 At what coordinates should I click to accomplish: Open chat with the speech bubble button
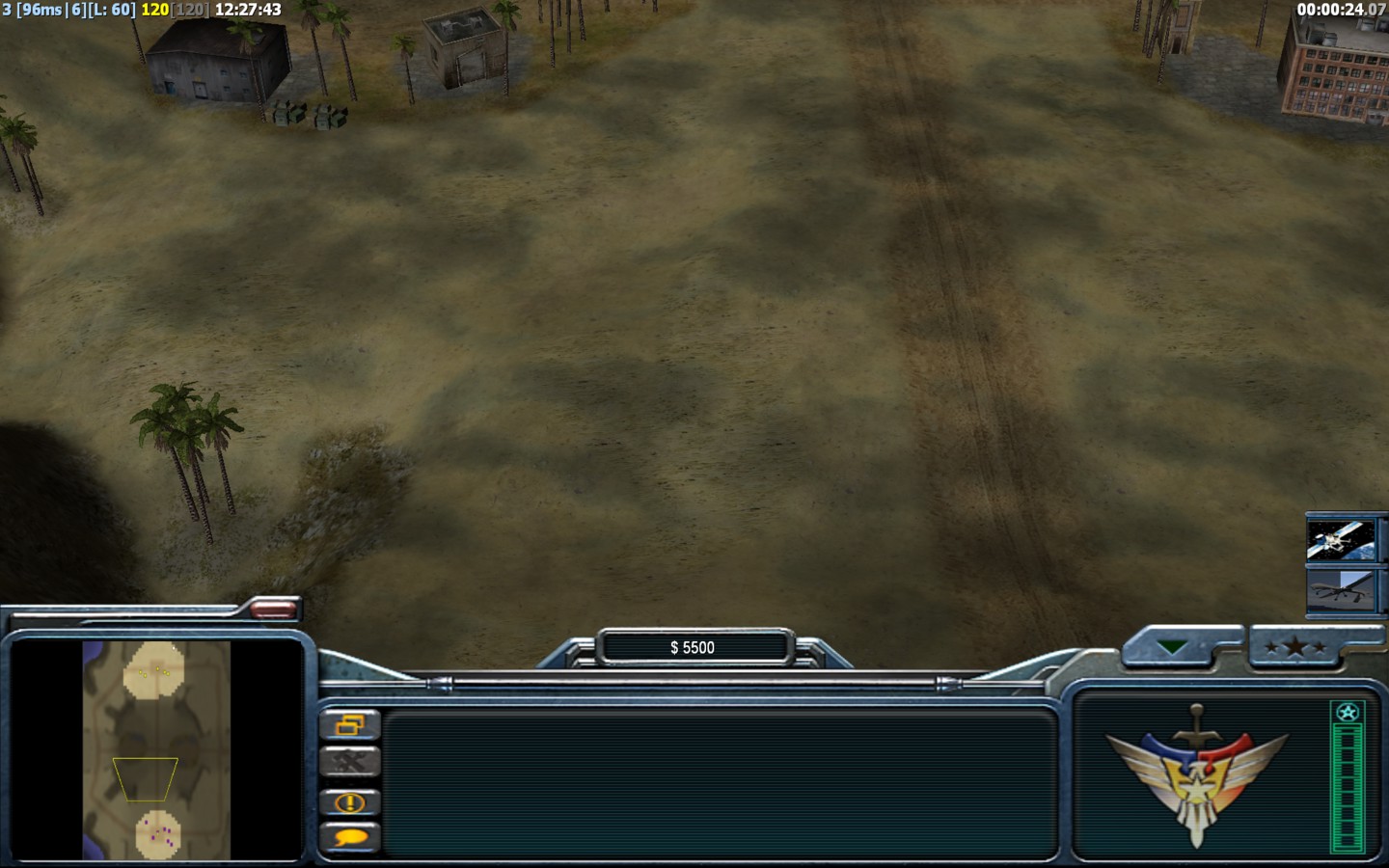click(x=349, y=838)
